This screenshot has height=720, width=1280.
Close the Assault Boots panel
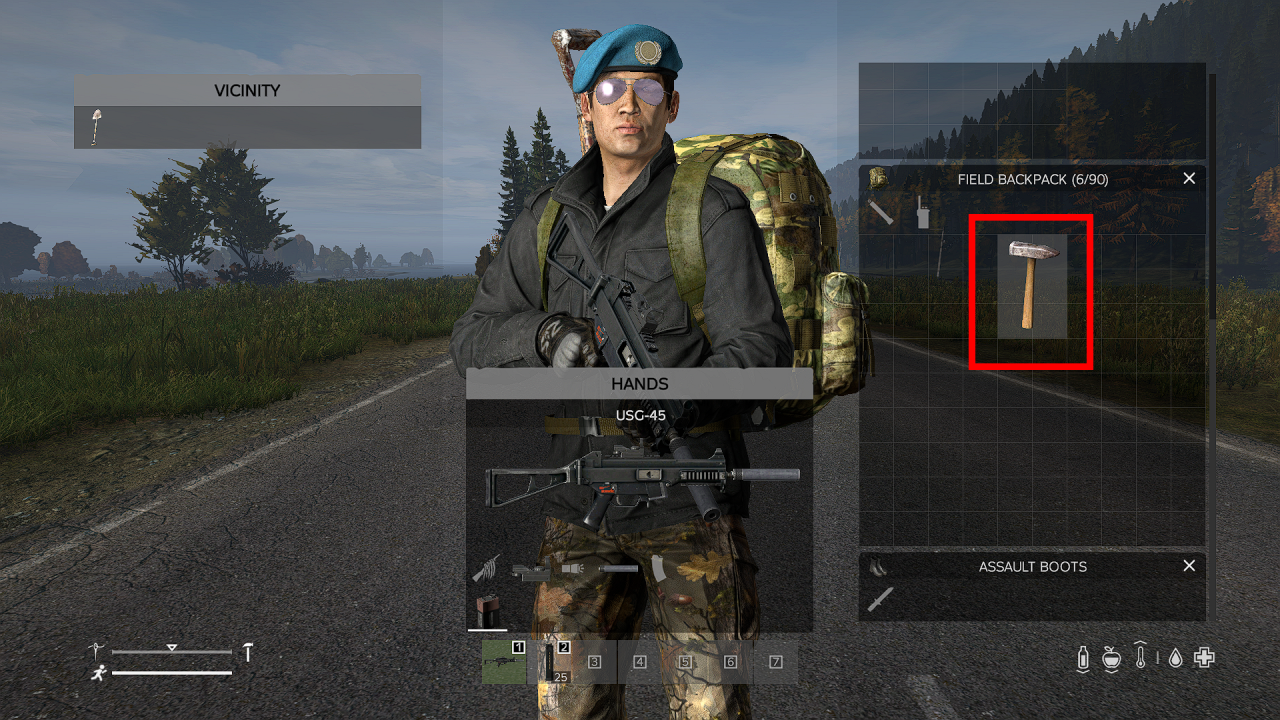pyautogui.click(x=1189, y=566)
